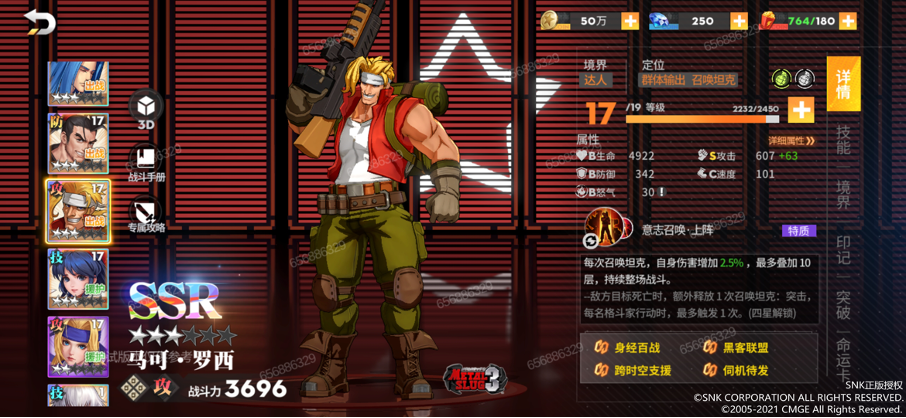Open the 3D model viewer
The height and width of the screenshot is (418, 906).
pyautogui.click(x=146, y=108)
